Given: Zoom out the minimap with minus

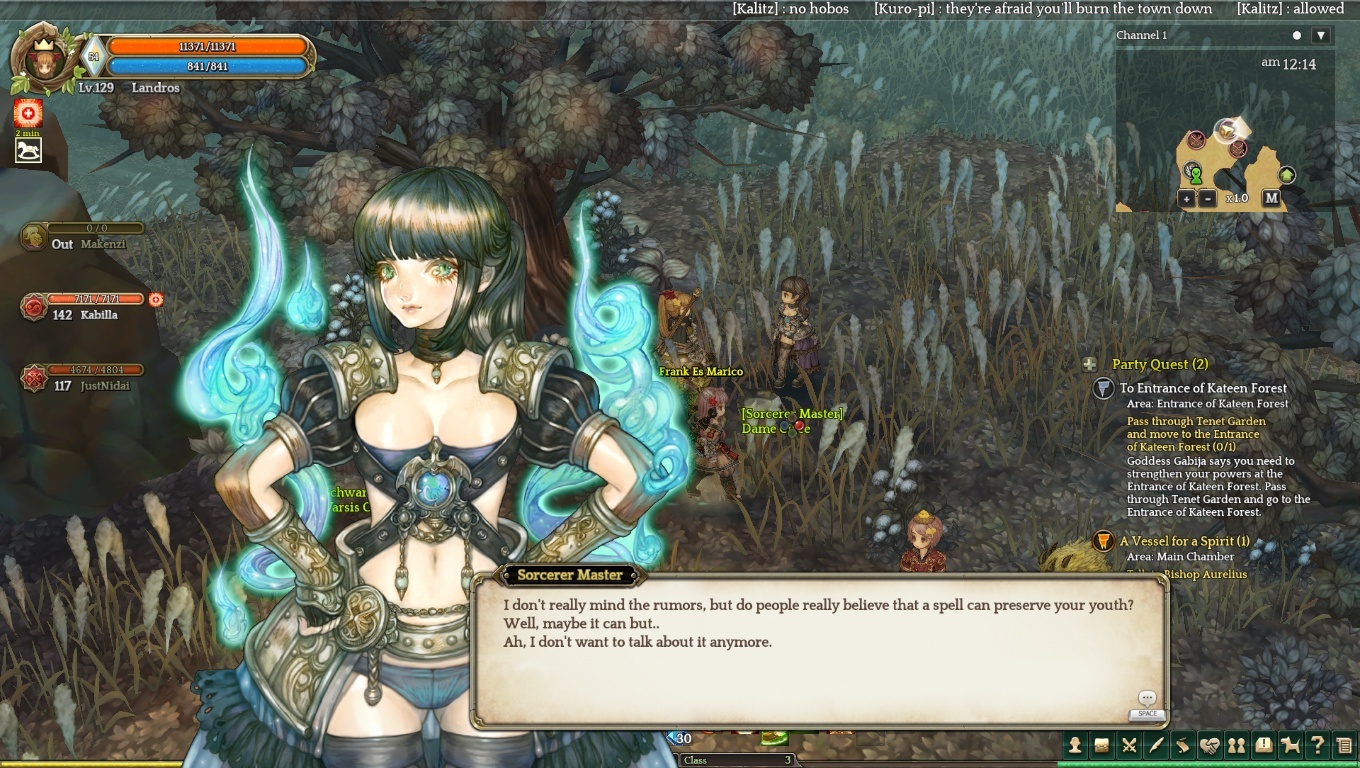Looking at the screenshot, I should (1208, 198).
